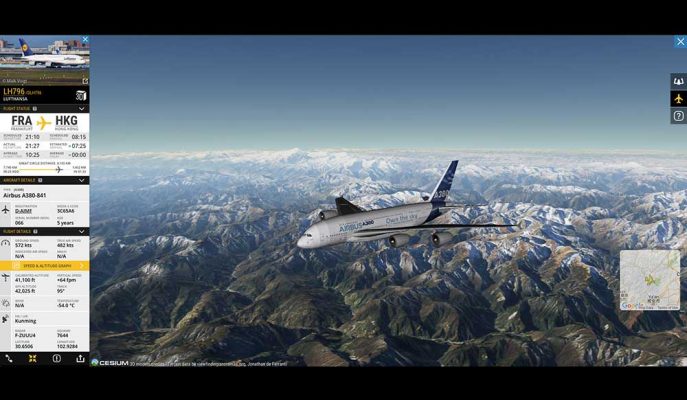687x400 pixels.
Task: Open the Lufthansa aircraft photo
Action: [x=44, y=58]
